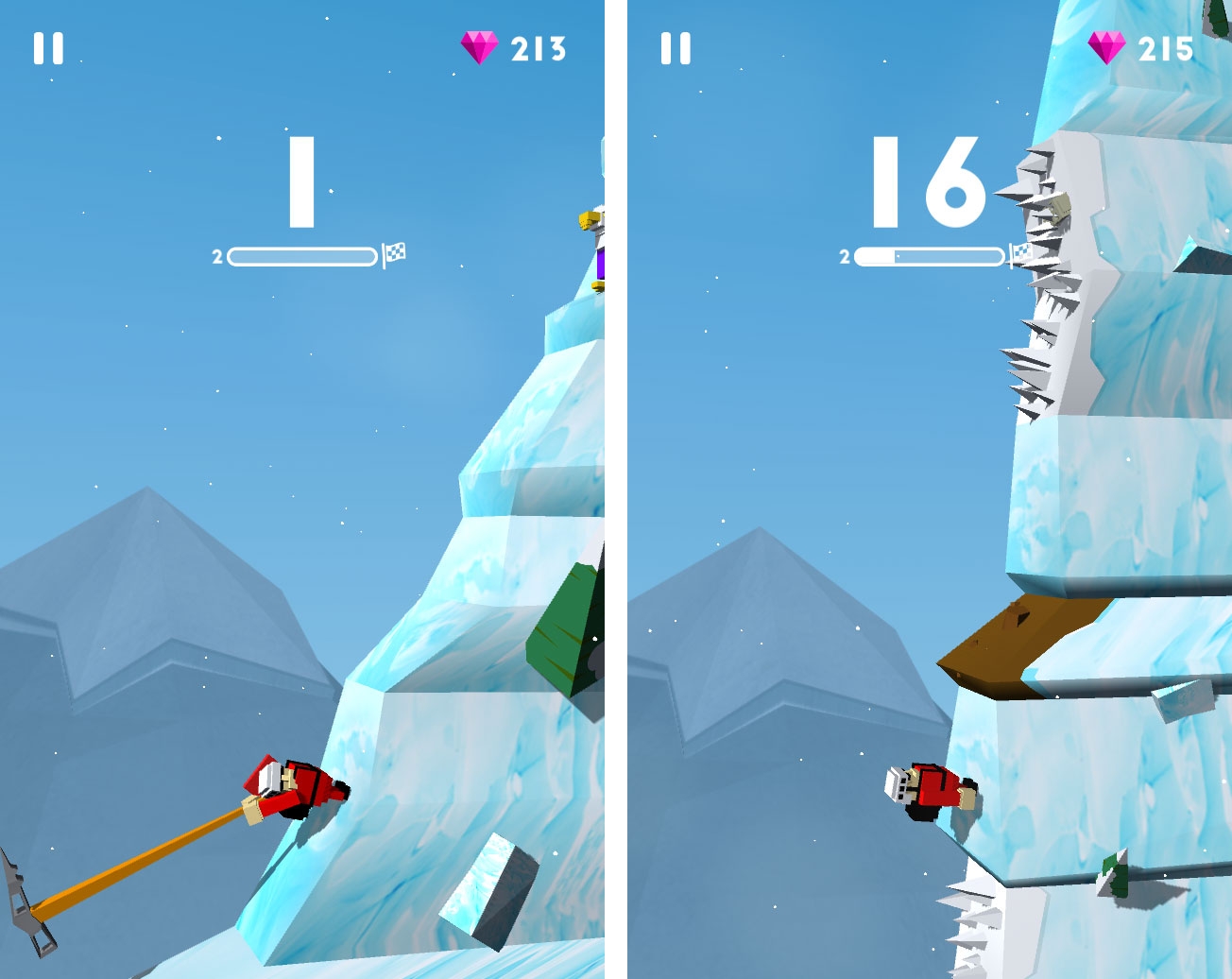This screenshot has height=979, width=1232.
Task: Select the yellow flag planted at the mountain summit
Action: 587,219
